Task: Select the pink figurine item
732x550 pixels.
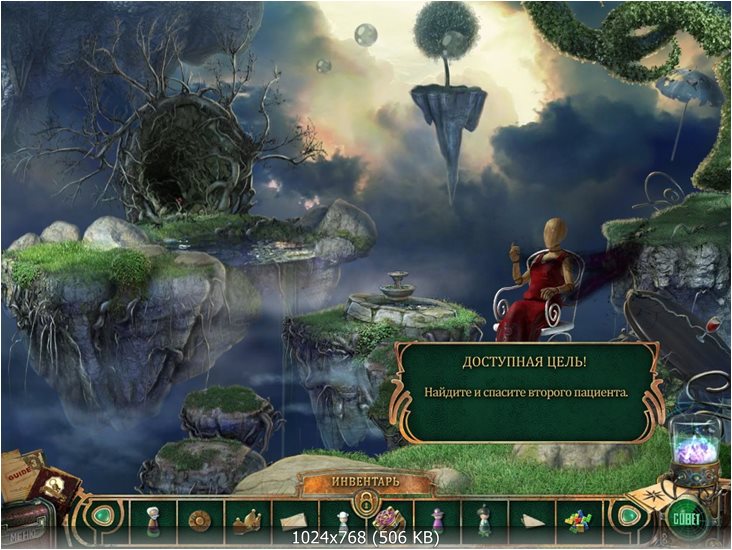Action: click(x=436, y=518)
